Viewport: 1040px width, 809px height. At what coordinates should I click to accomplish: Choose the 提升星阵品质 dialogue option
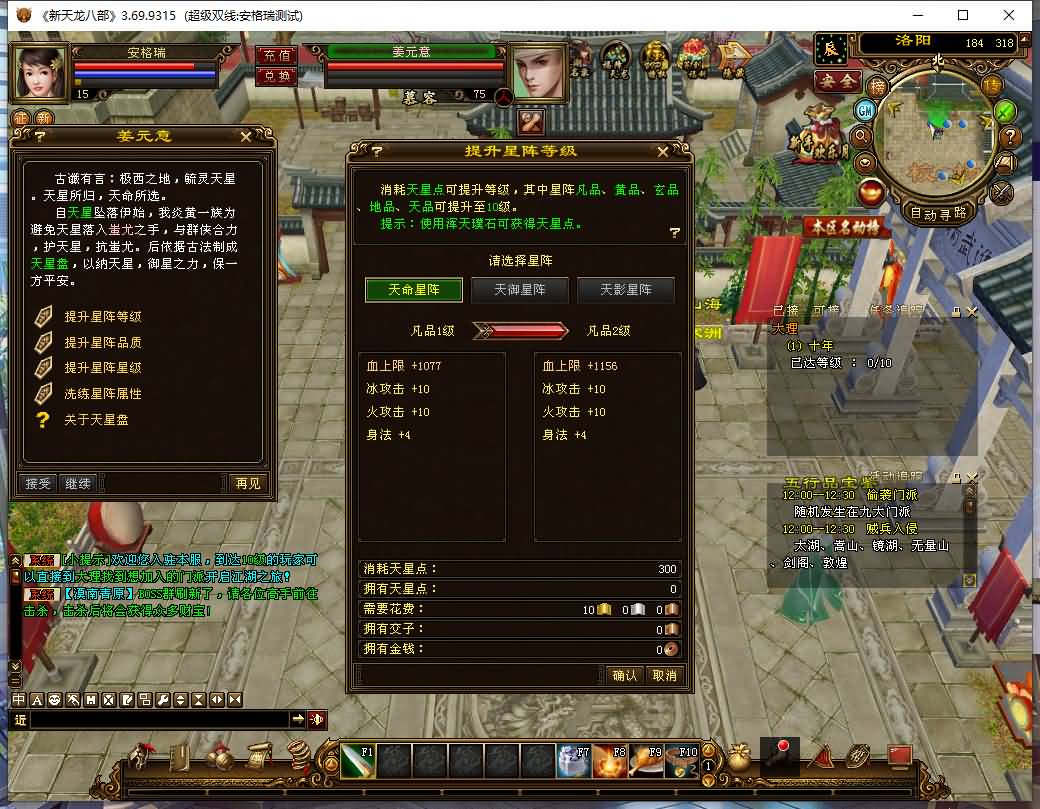102,343
